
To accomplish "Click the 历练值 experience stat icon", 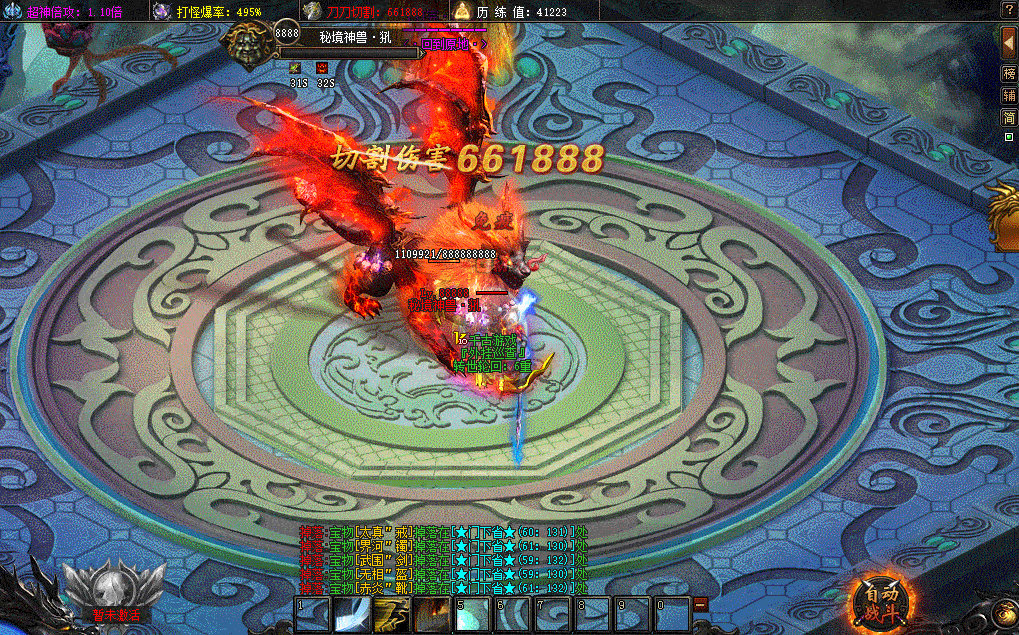I will click(462, 11).
